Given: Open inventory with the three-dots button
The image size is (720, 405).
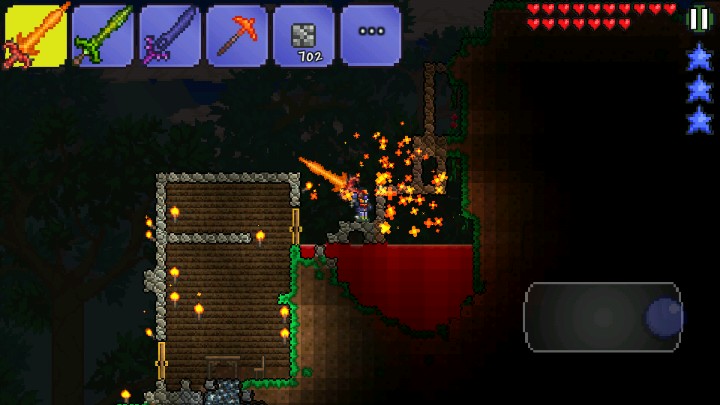Looking at the screenshot, I should tap(370, 35).
